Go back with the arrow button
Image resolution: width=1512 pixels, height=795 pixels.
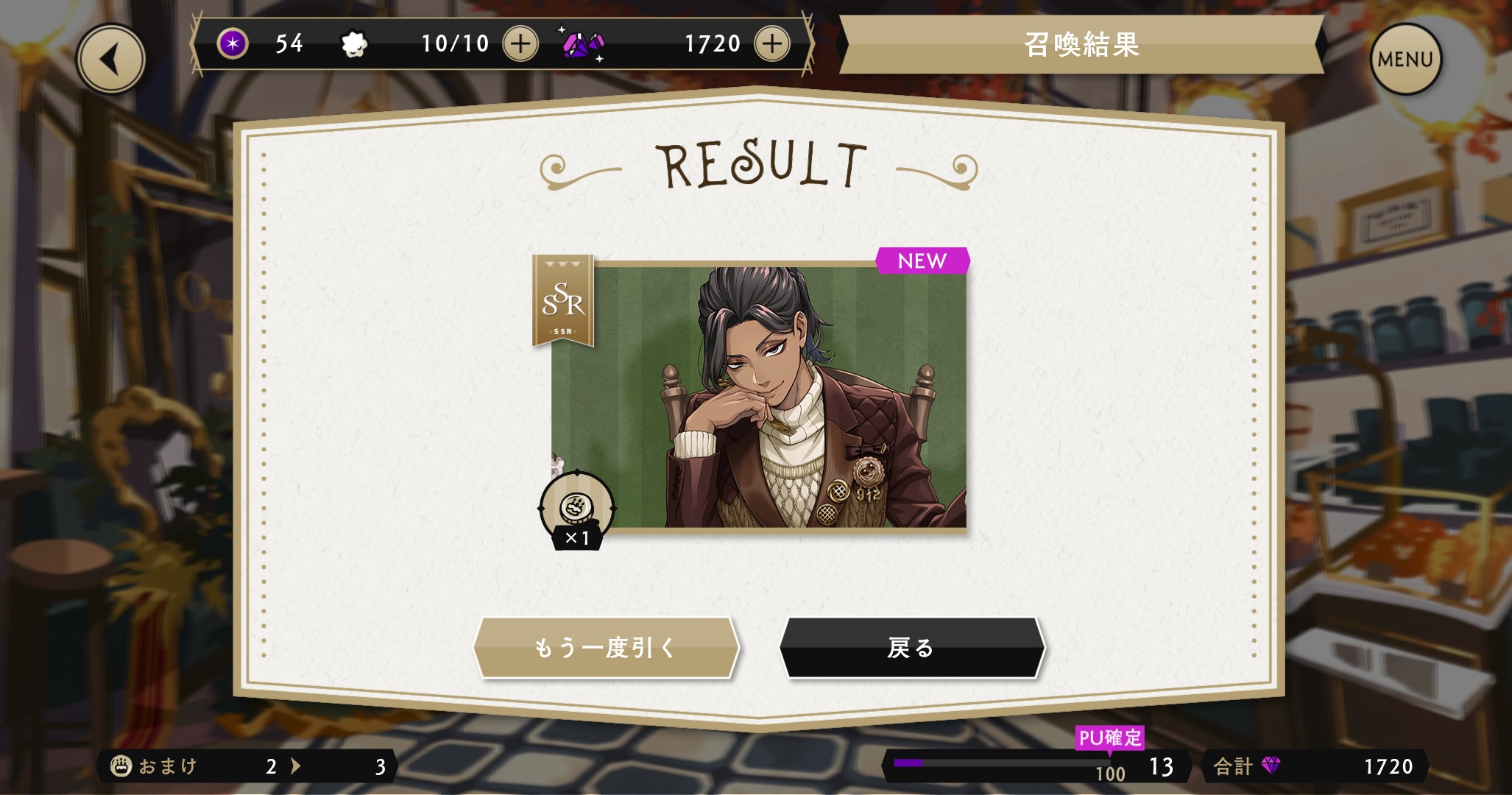[x=111, y=60]
